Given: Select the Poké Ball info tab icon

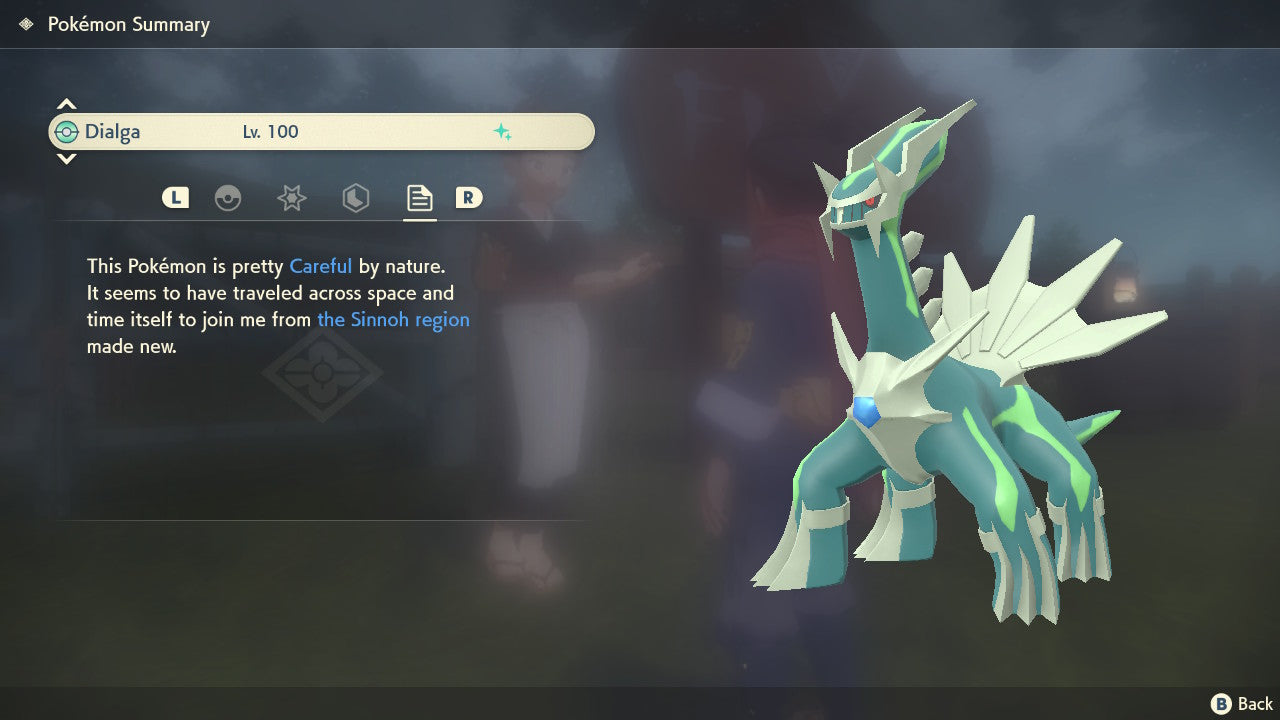Looking at the screenshot, I should pos(228,198).
